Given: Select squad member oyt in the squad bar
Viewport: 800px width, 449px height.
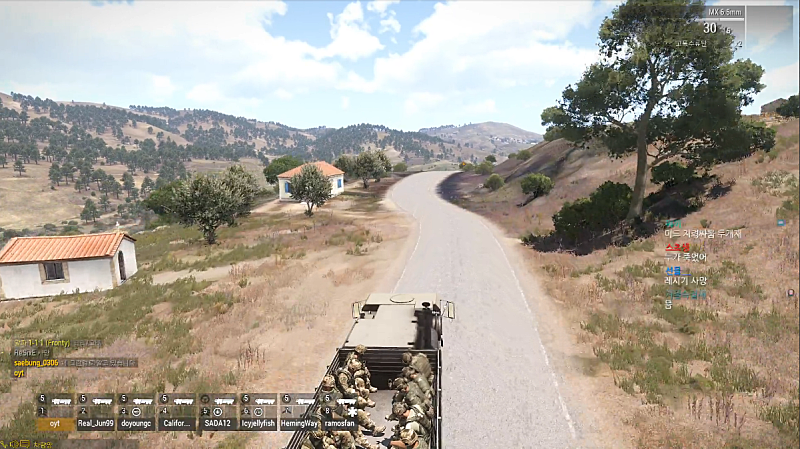Looking at the screenshot, I should pyautogui.click(x=55, y=422).
